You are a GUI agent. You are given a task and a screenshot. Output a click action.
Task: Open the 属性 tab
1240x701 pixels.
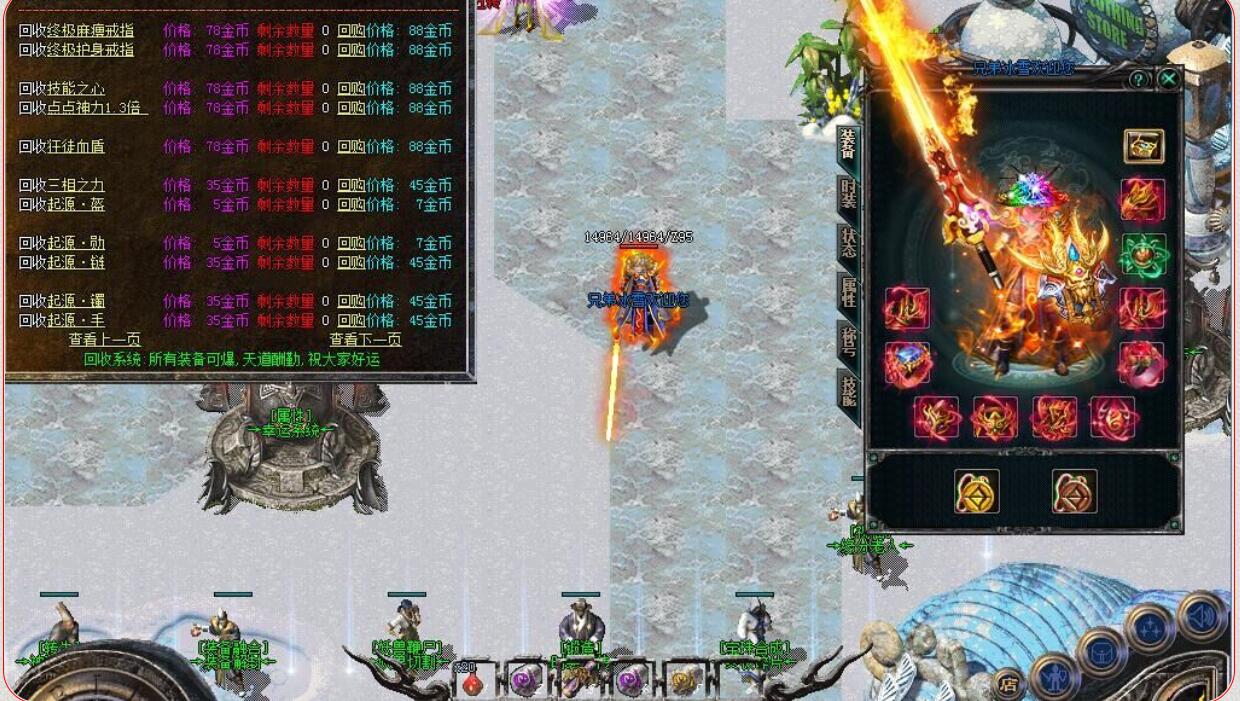tap(848, 292)
